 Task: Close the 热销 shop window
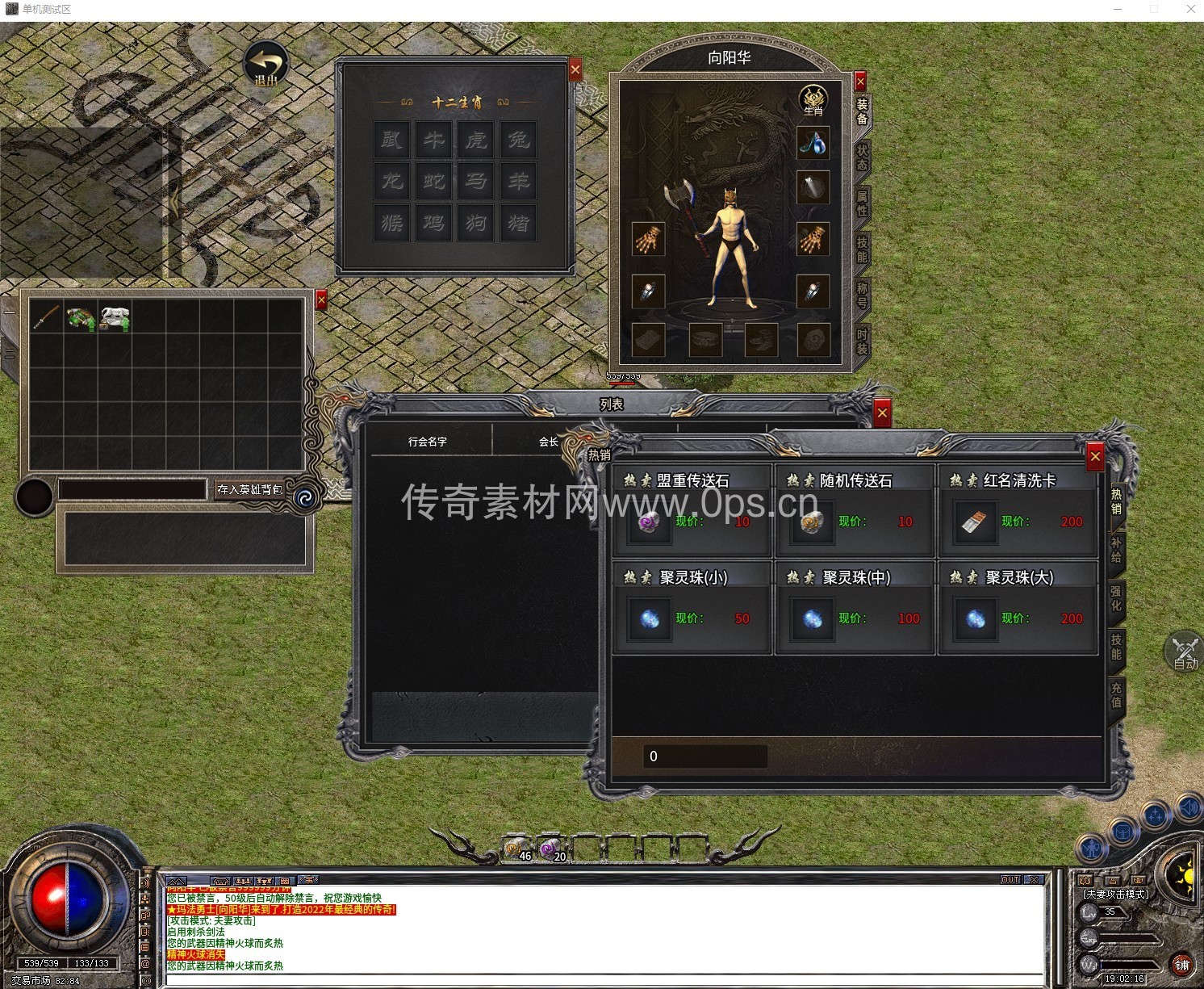1095,457
